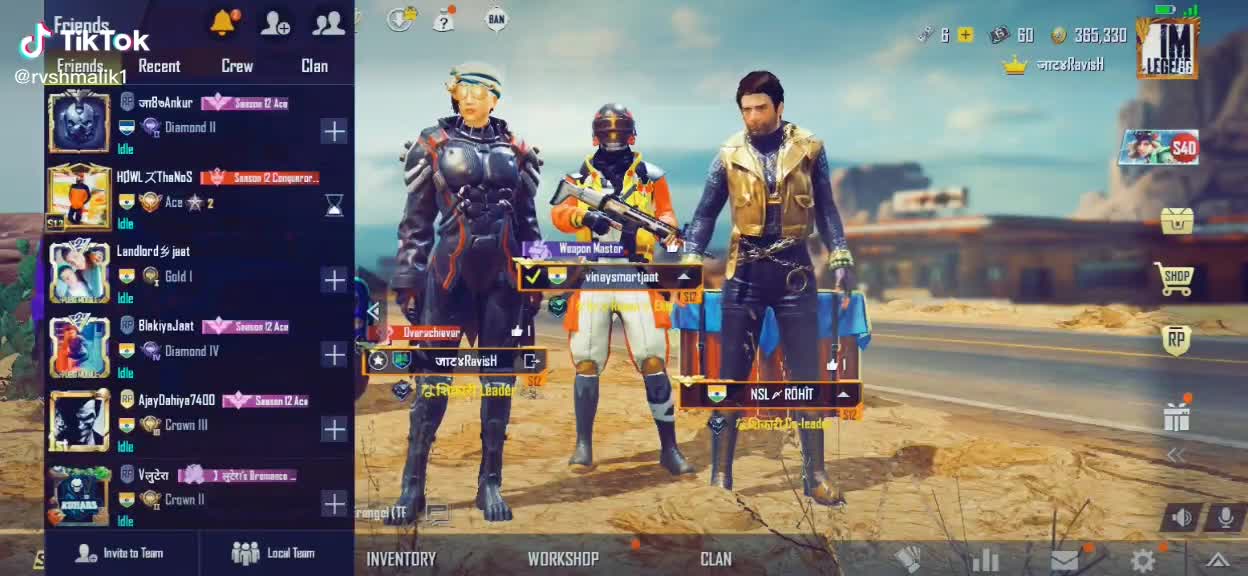Screen dimensions: 1248x576
Task: Select the Clan tab in friends panel
Action: 314,66
